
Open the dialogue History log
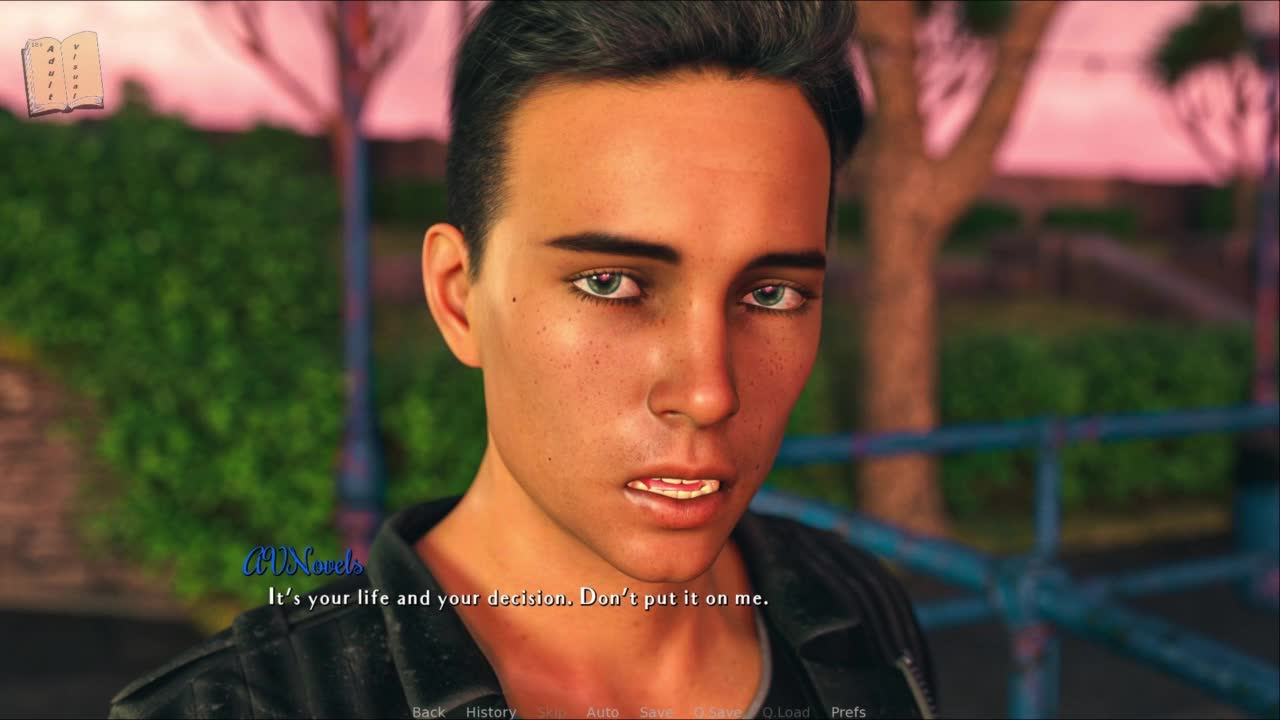[x=490, y=712]
